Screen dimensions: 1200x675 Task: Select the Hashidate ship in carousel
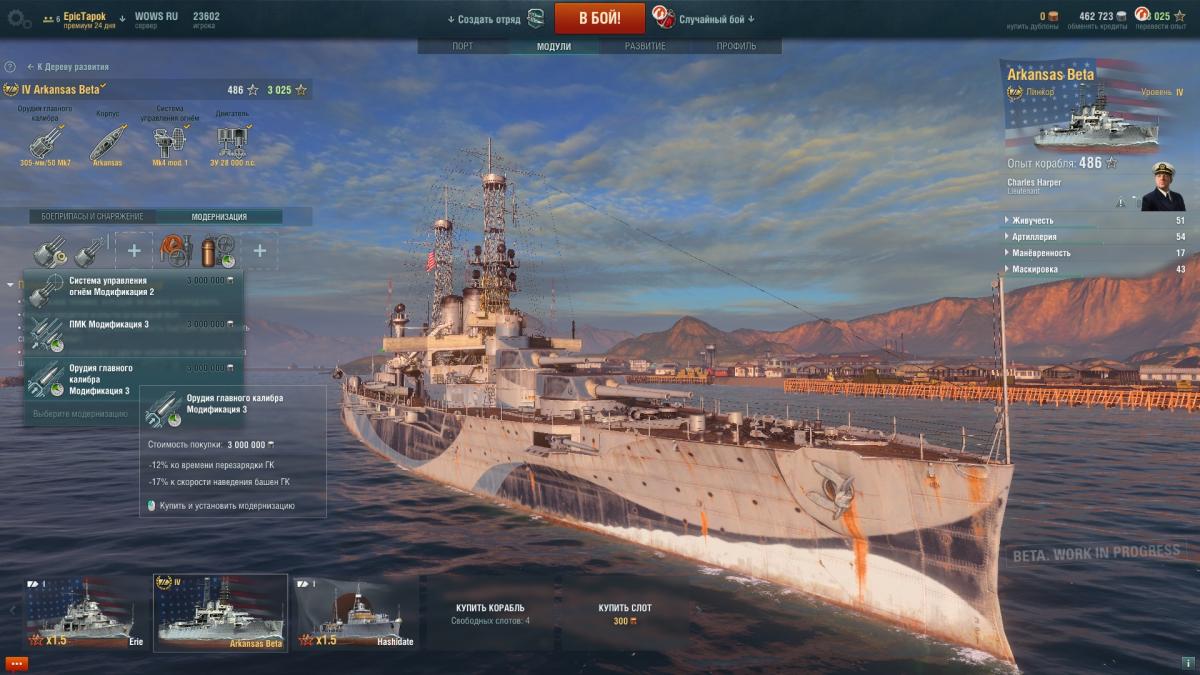[357, 612]
